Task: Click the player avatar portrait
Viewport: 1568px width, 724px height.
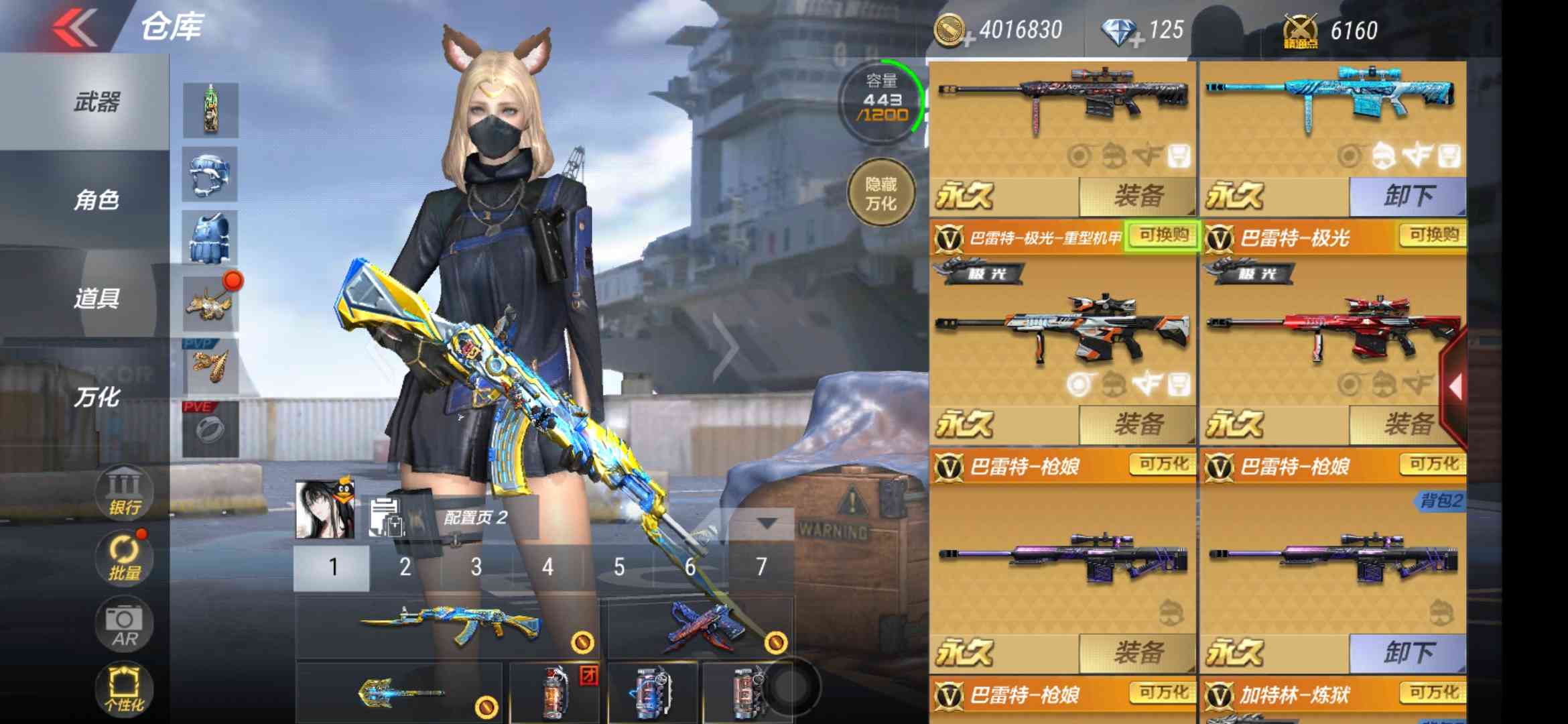Action: pos(325,509)
